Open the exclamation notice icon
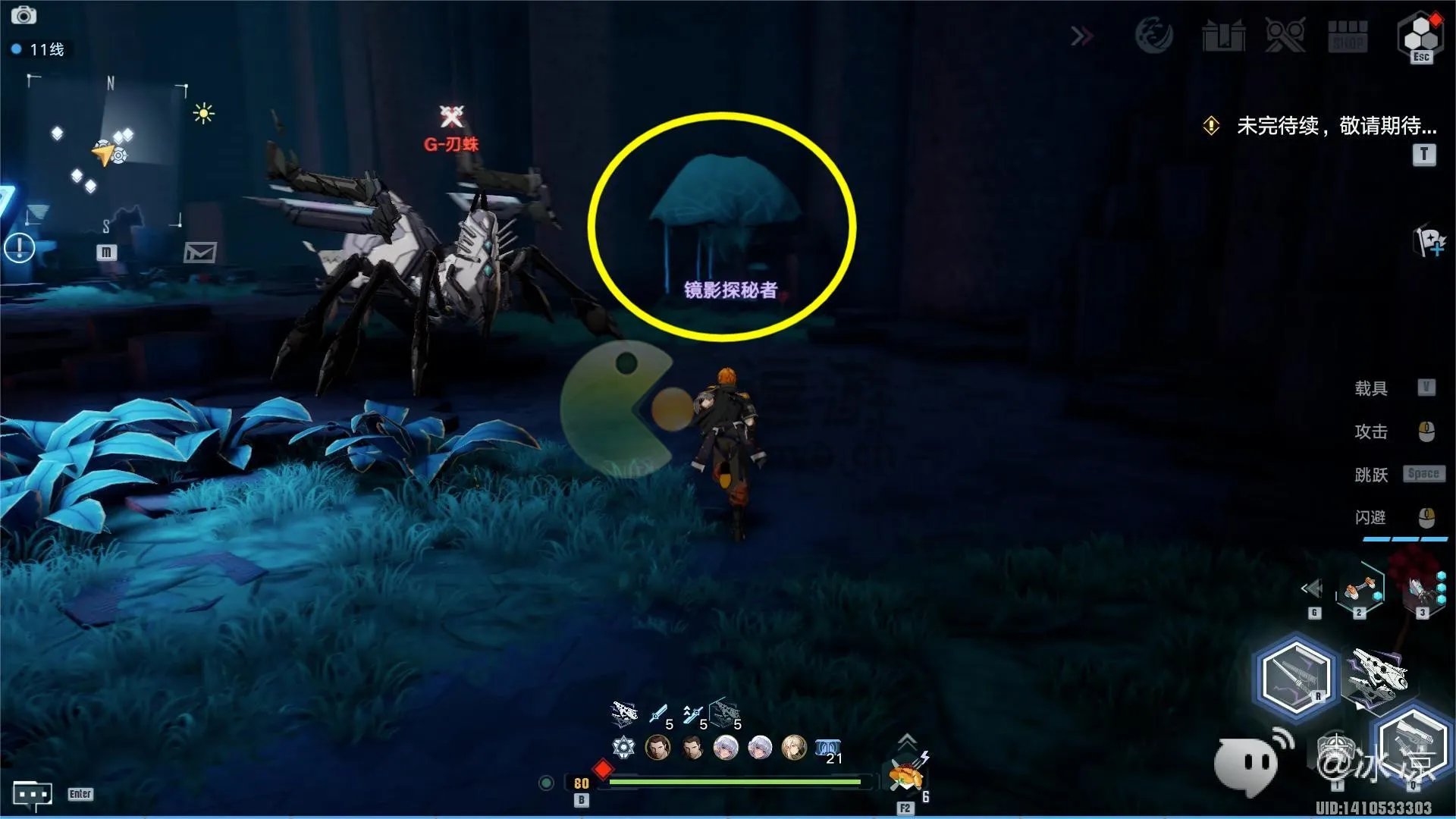Image resolution: width=1456 pixels, height=819 pixels. [20, 247]
